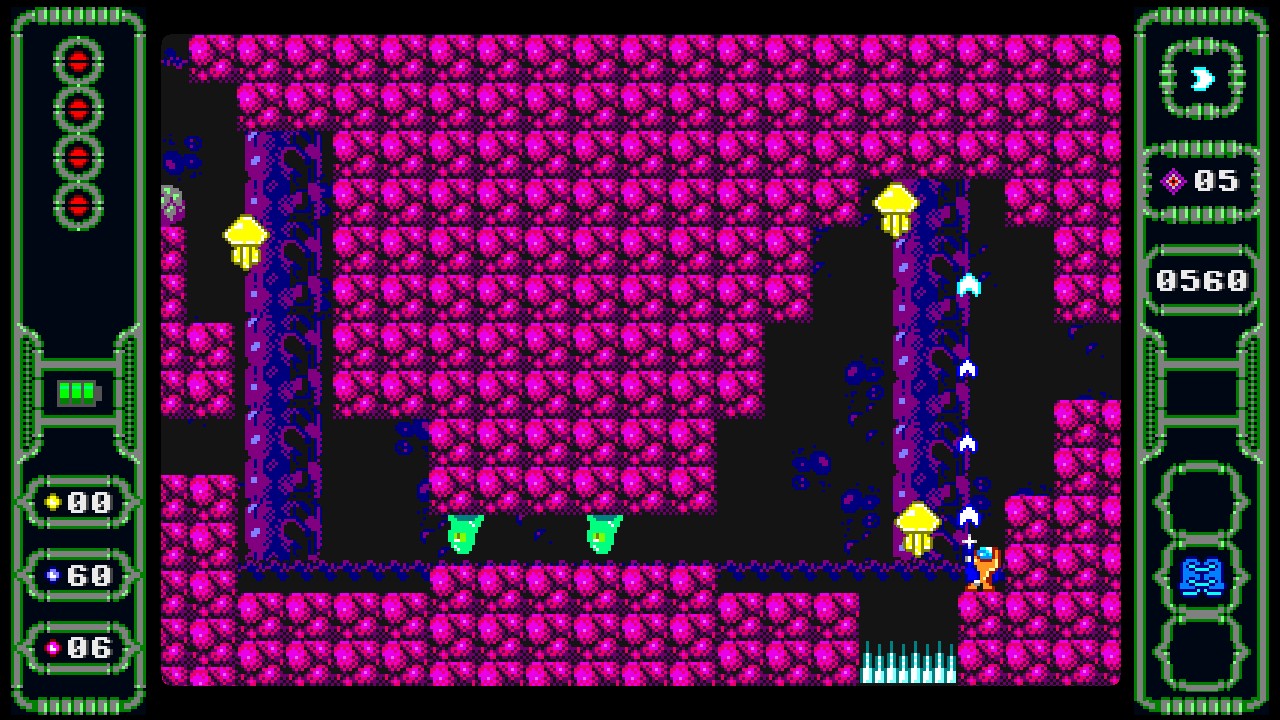Click the yellow jellyfish enemy near the top-left waterfall
1280x720 pixels.
click(x=246, y=238)
